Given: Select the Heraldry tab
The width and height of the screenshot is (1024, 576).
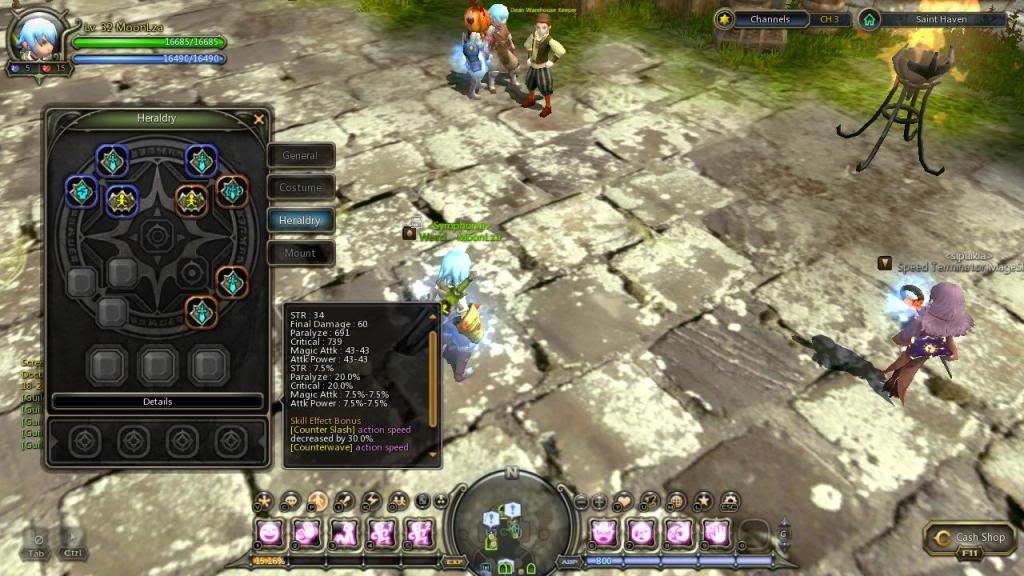Looking at the screenshot, I should (300, 220).
